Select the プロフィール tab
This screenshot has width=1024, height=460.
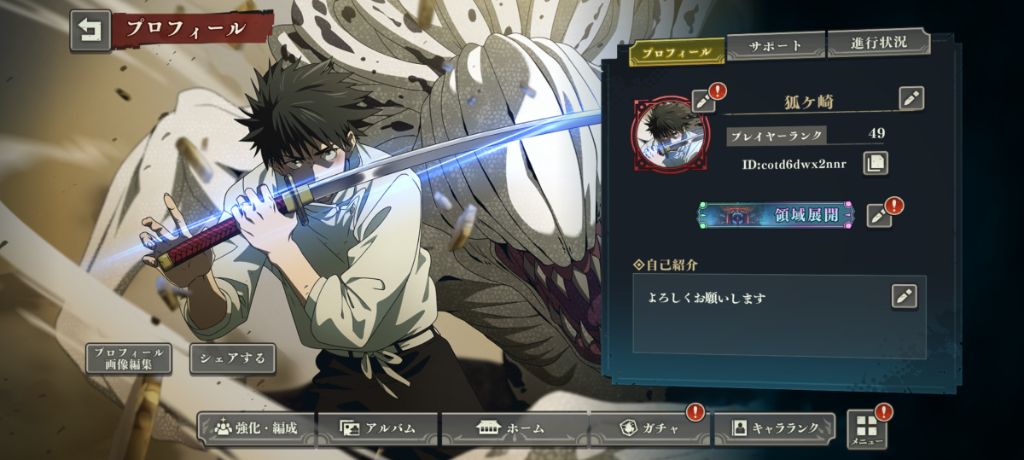click(x=677, y=51)
